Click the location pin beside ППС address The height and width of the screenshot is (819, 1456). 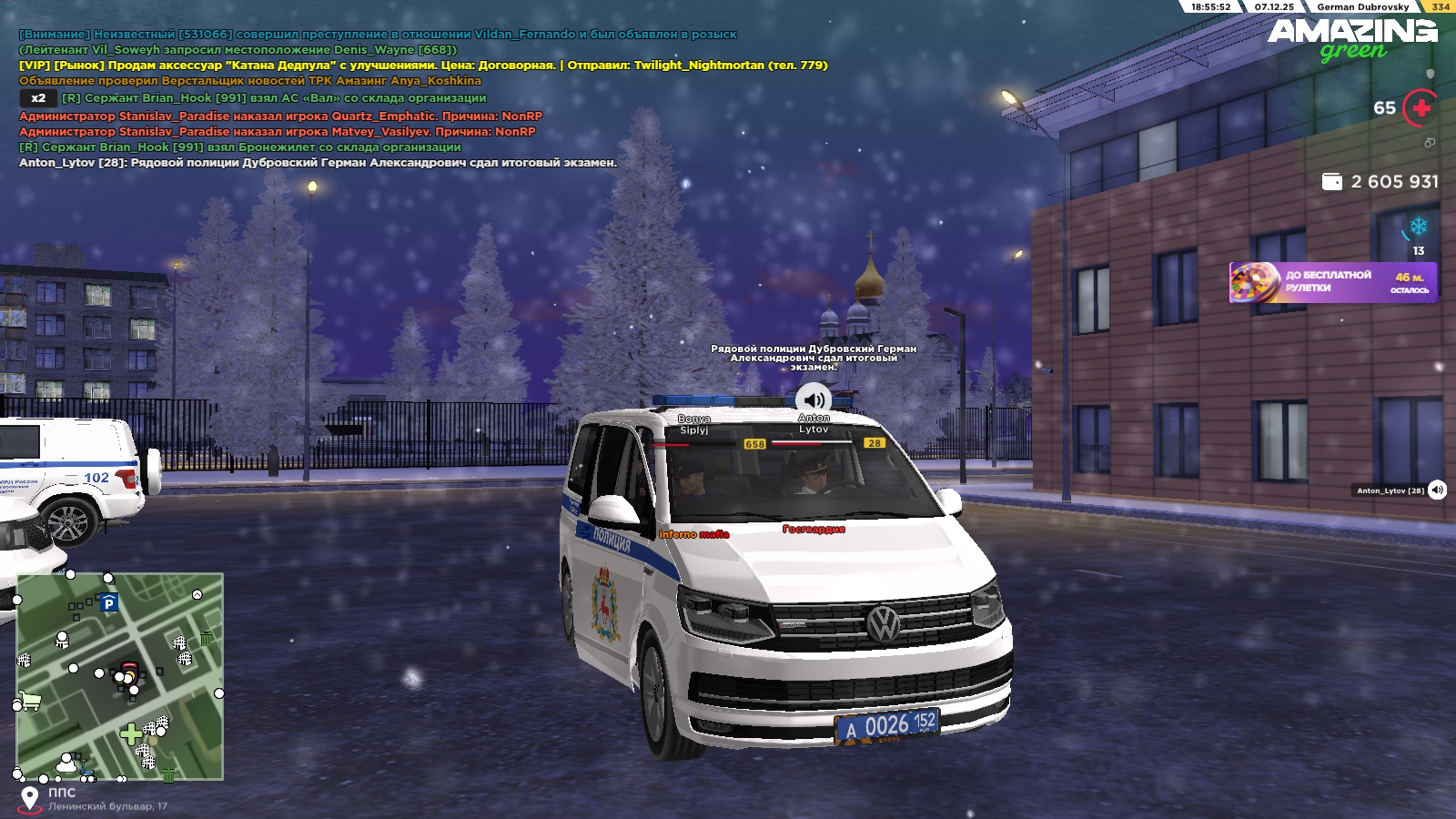coord(30,799)
